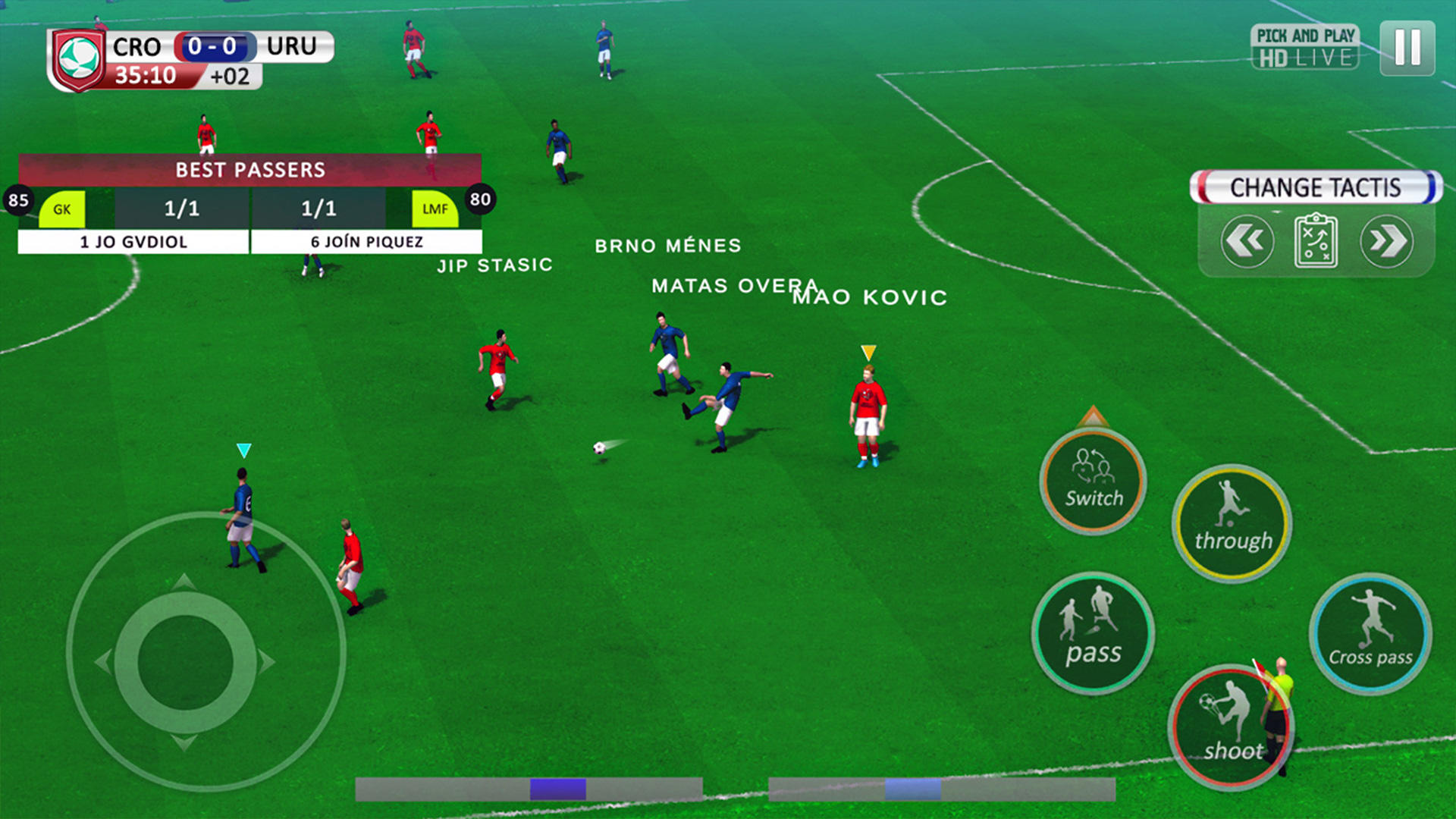Open the tactics board clipboard icon
Image resolution: width=1456 pixels, height=819 pixels.
(x=1315, y=240)
